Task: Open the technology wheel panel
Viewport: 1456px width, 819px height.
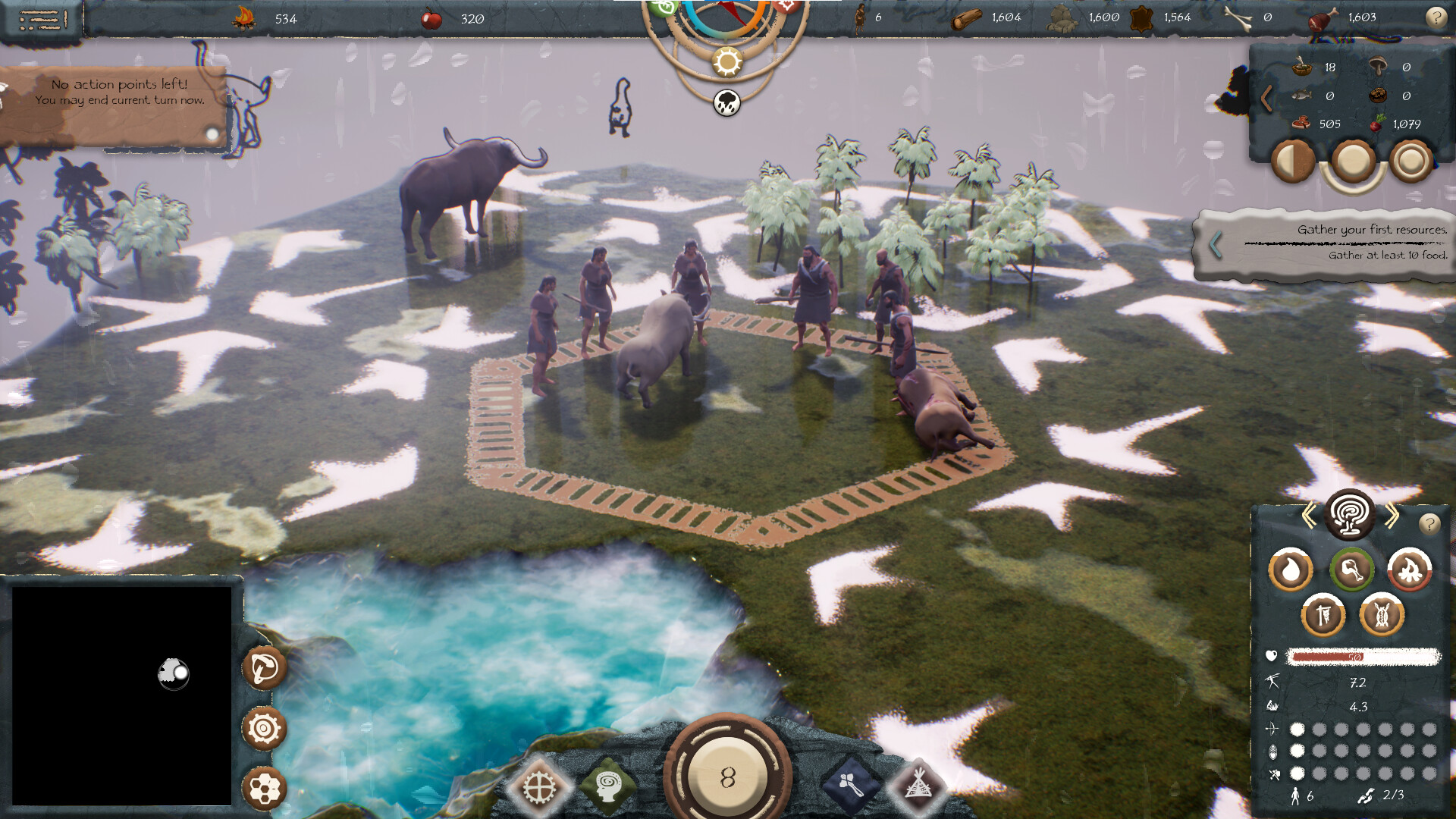Action: (540, 786)
